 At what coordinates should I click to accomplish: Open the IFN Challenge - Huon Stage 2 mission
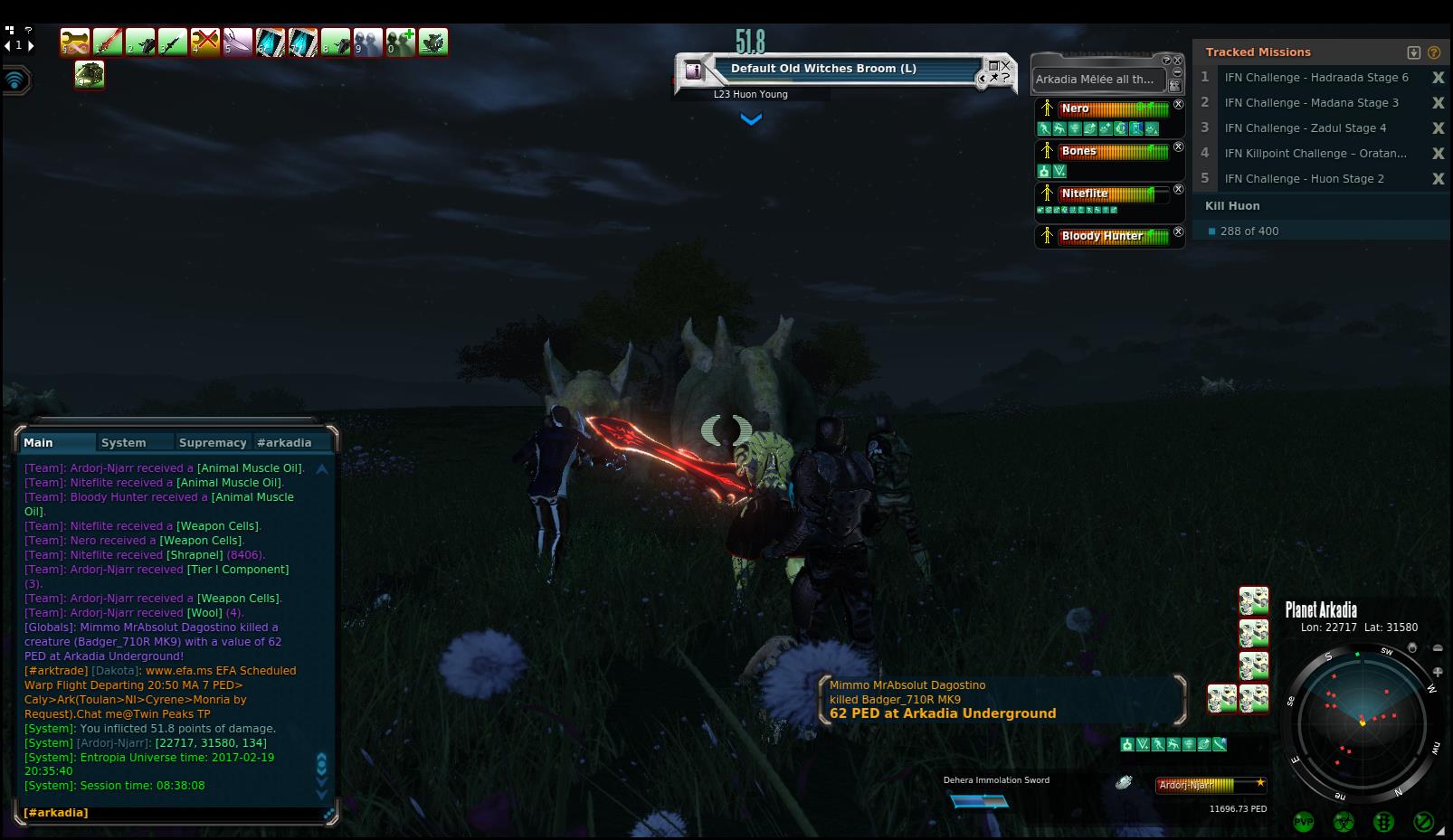[x=1304, y=179]
